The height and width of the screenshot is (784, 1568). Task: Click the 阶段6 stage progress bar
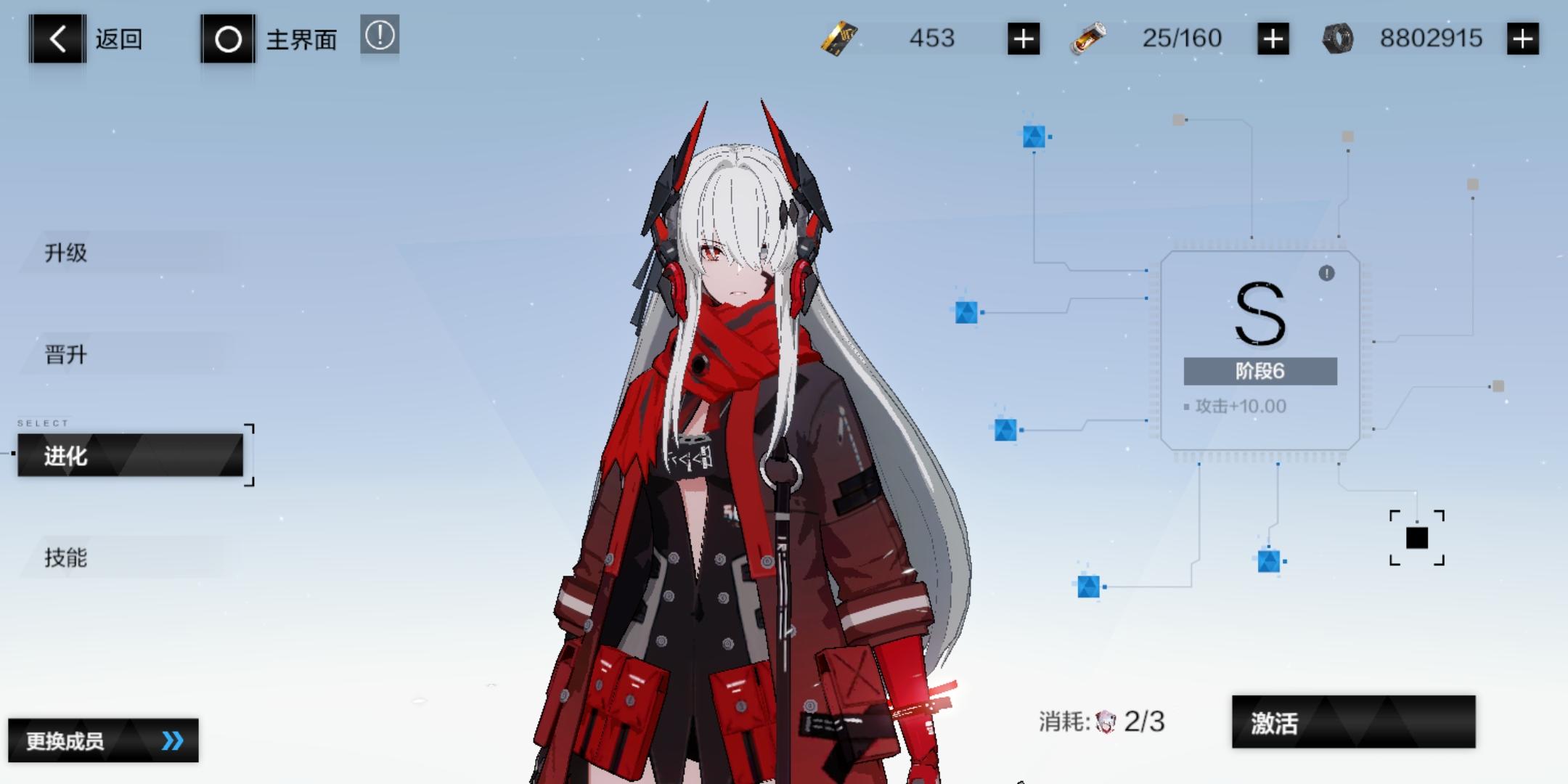(x=1261, y=370)
